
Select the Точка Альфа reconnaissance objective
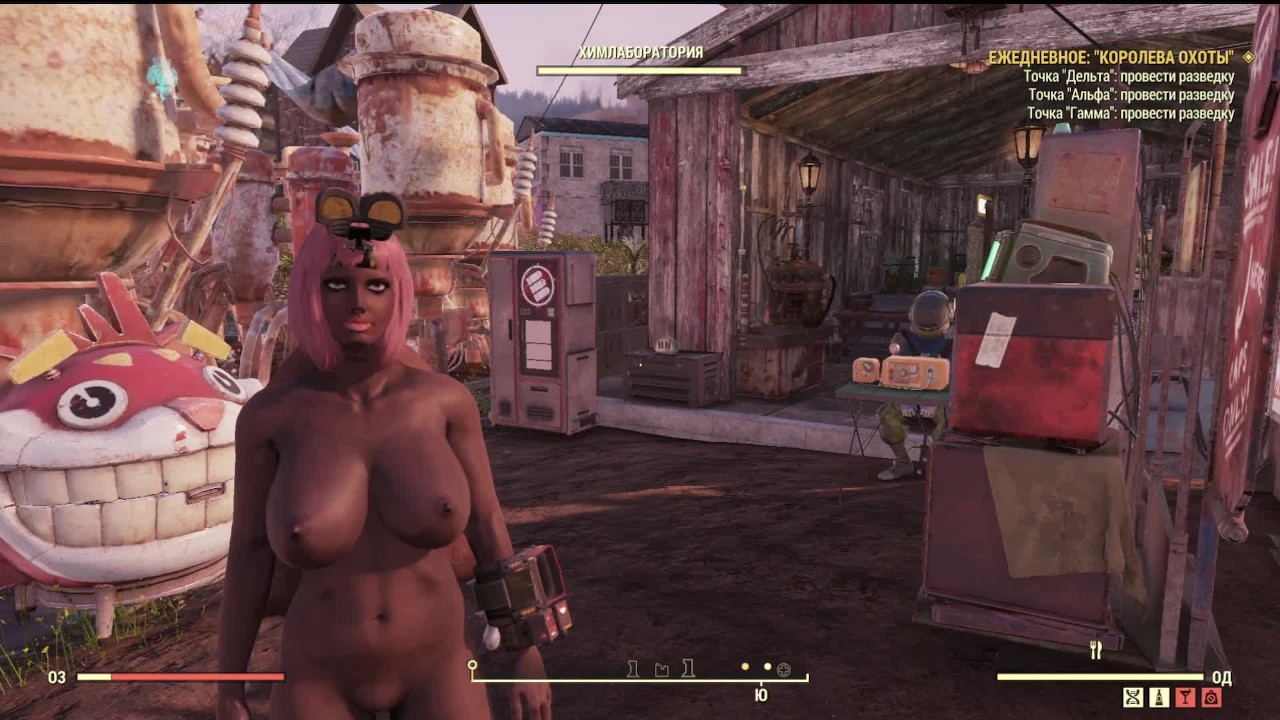pos(1133,94)
